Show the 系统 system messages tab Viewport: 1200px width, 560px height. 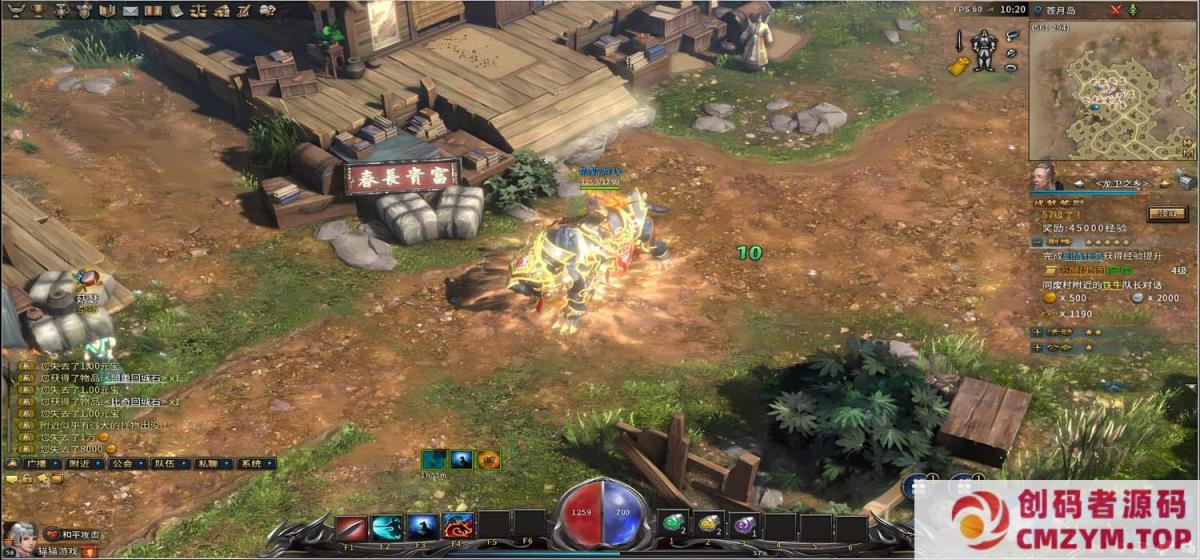(254, 464)
